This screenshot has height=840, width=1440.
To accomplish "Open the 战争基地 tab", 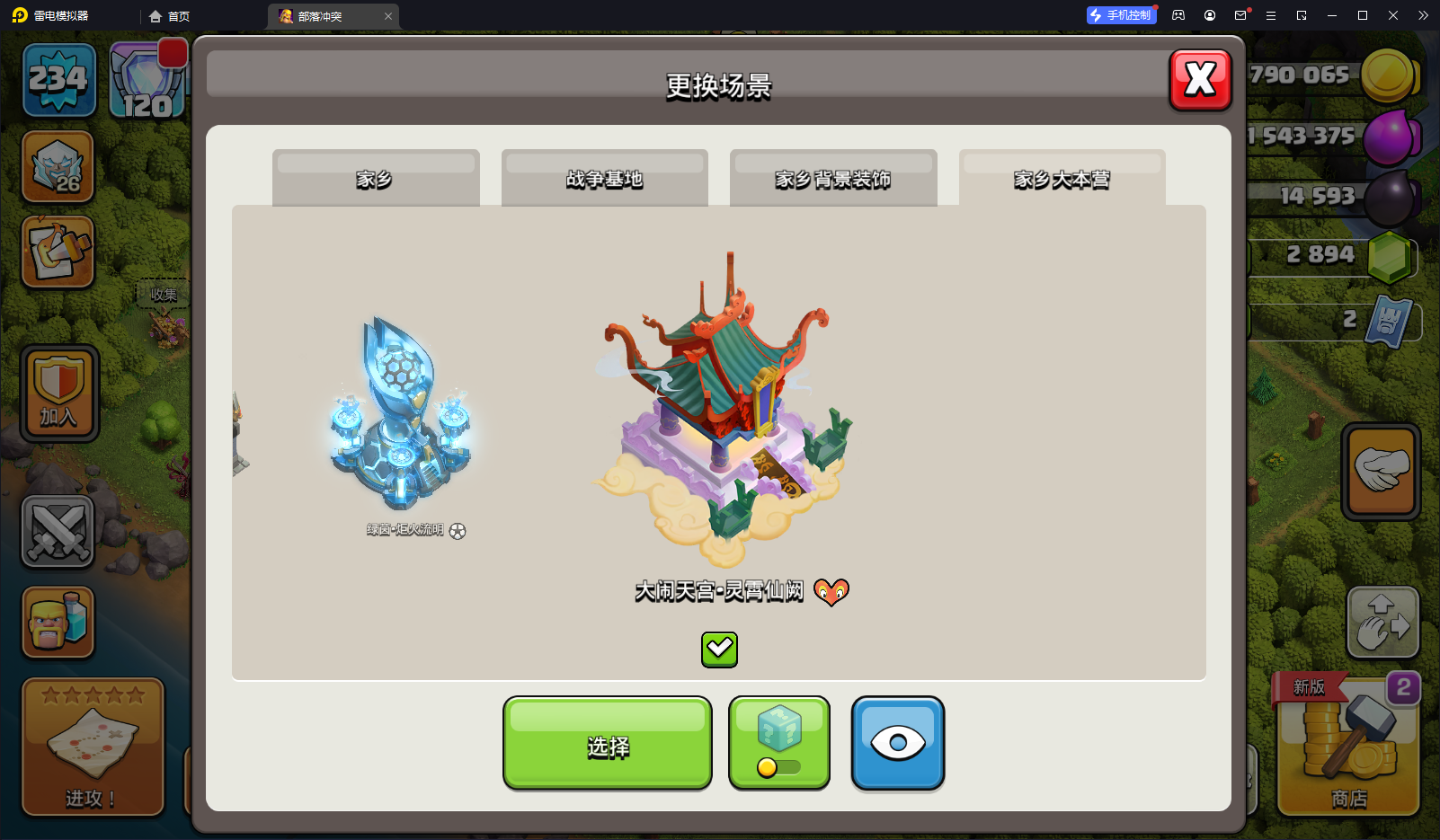I will (604, 178).
